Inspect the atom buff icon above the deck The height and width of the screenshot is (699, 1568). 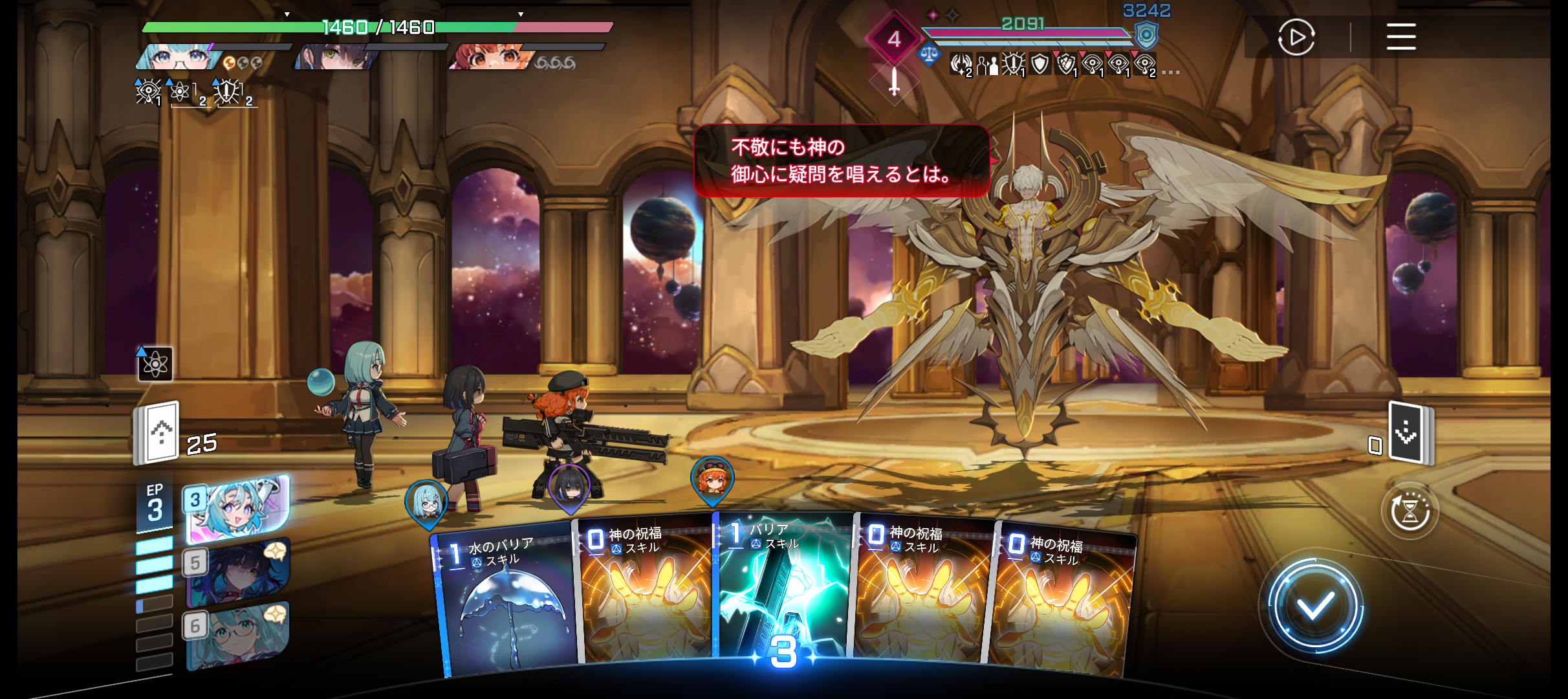point(155,364)
